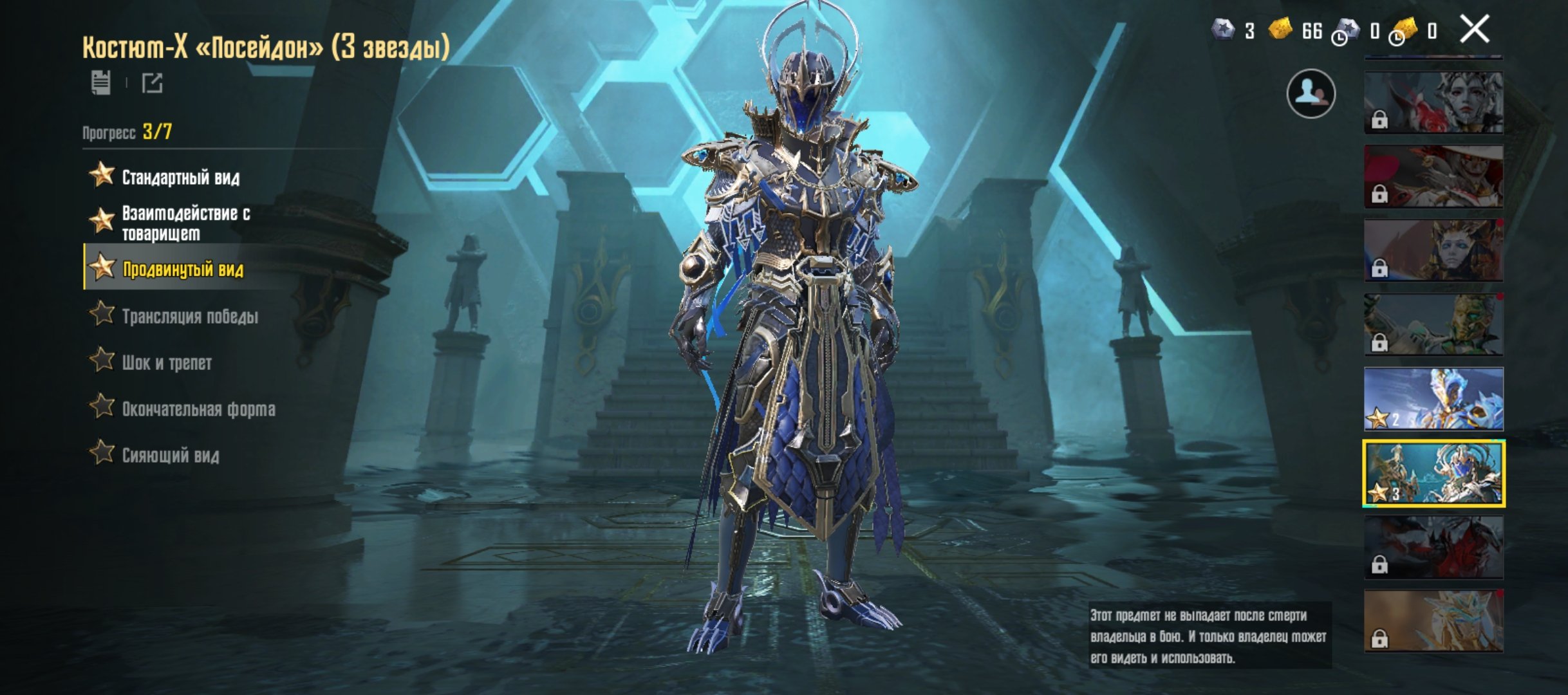Choose the Окончательная форма stage
The height and width of the screenshot is (695, 1568).
pos(198,409)
